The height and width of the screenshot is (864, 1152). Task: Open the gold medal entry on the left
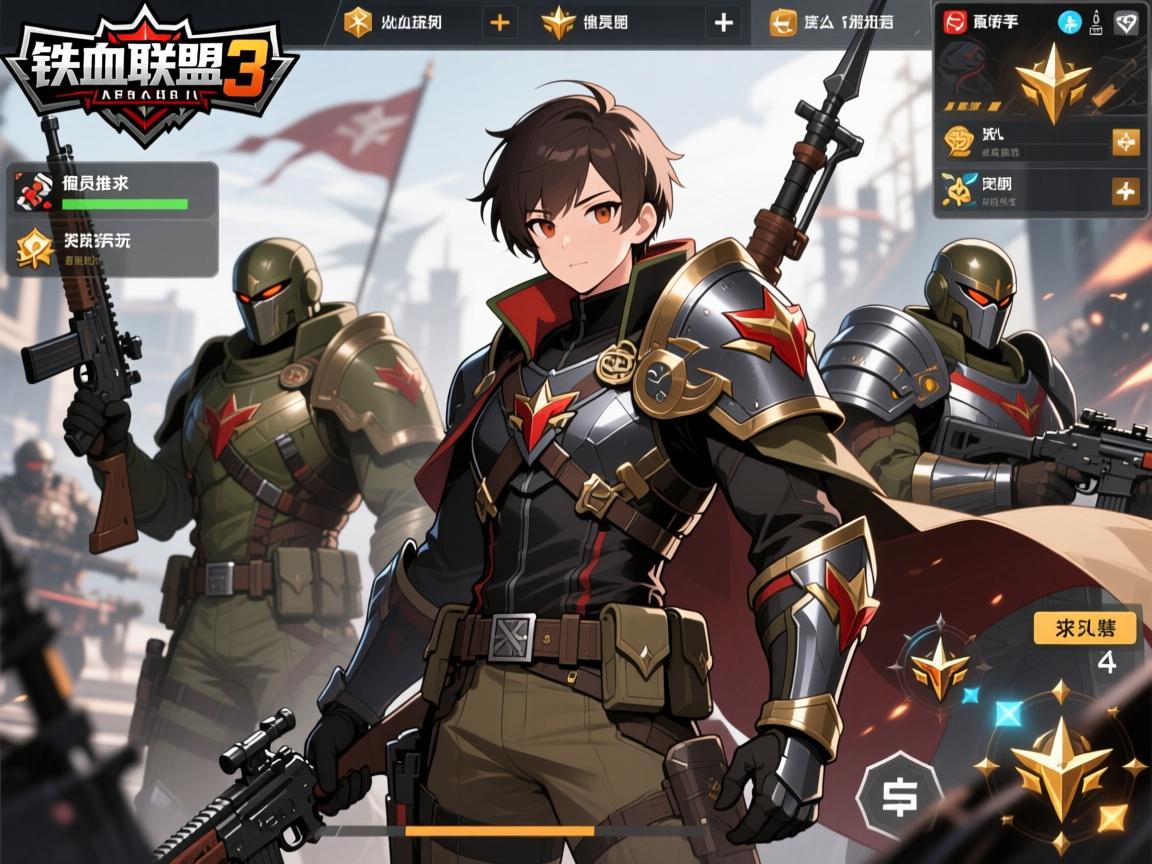[112, 247]
